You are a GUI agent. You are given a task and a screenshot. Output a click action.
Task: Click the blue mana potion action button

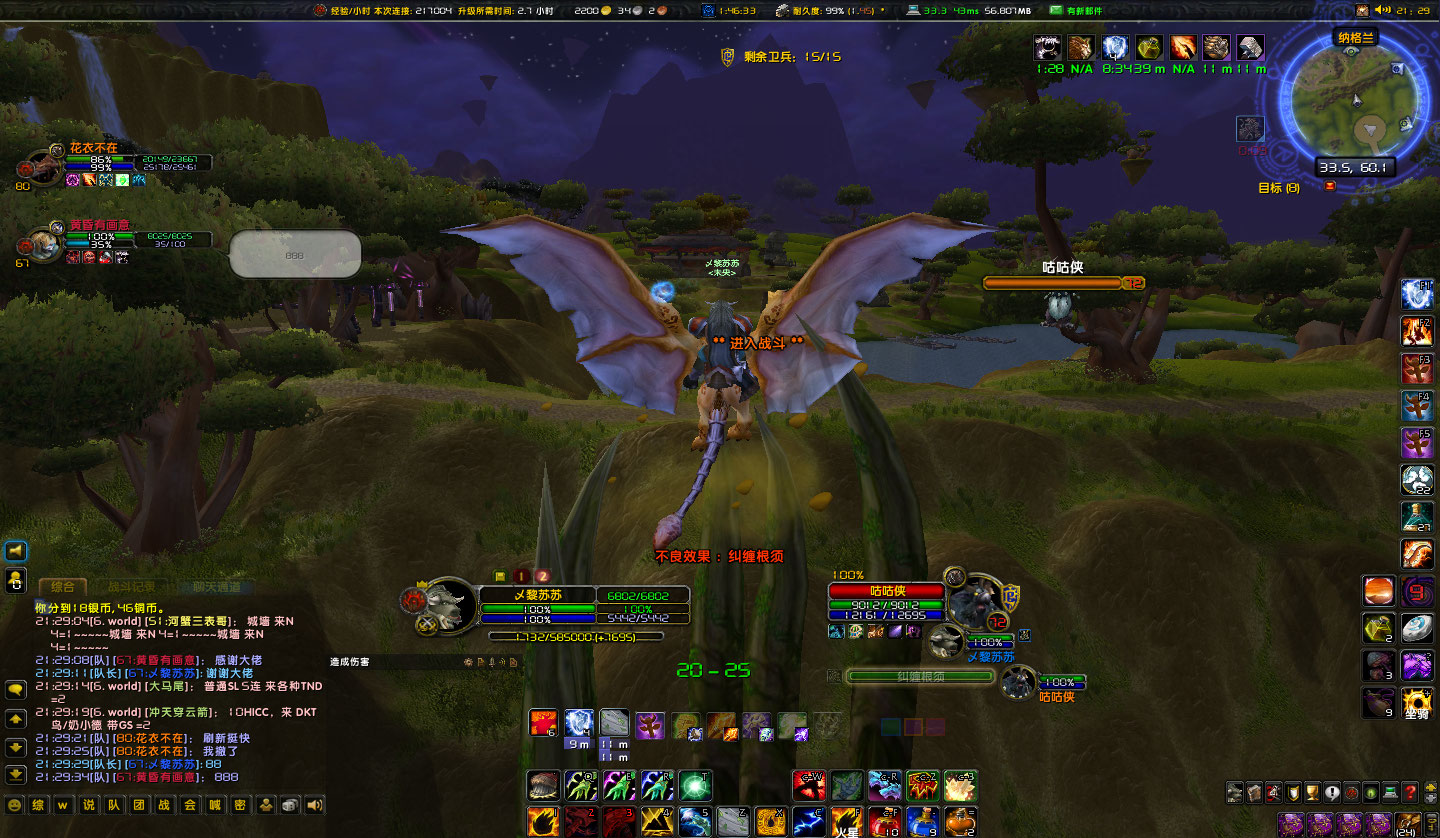click(923, 821)
